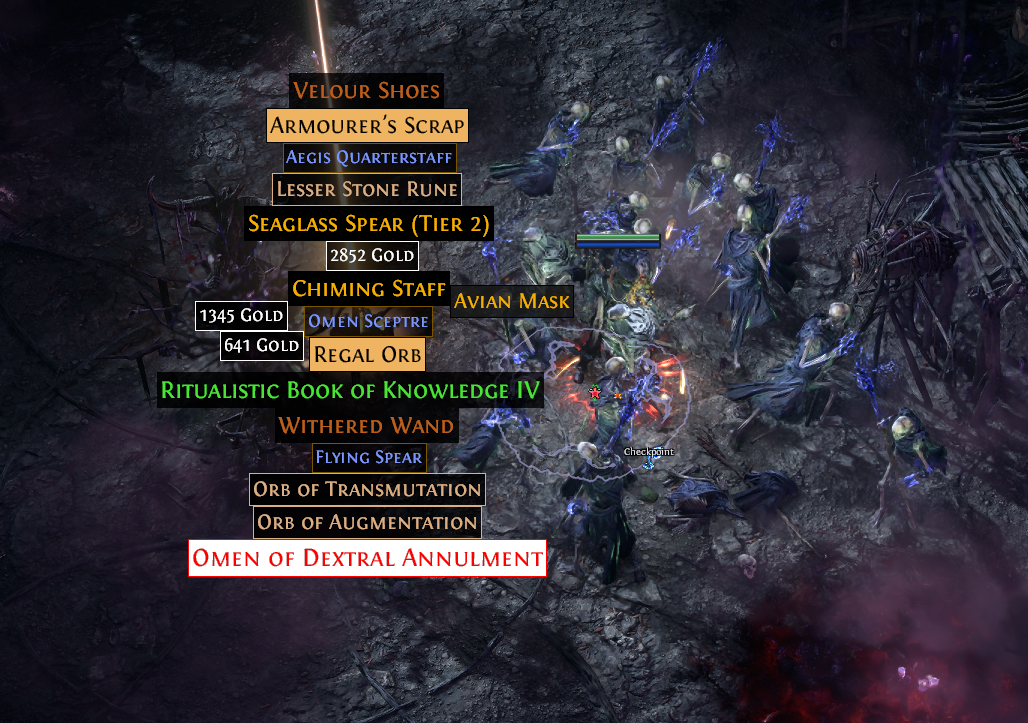Pick up Ritualistic Book of Knowledge IV

(351, 390)
